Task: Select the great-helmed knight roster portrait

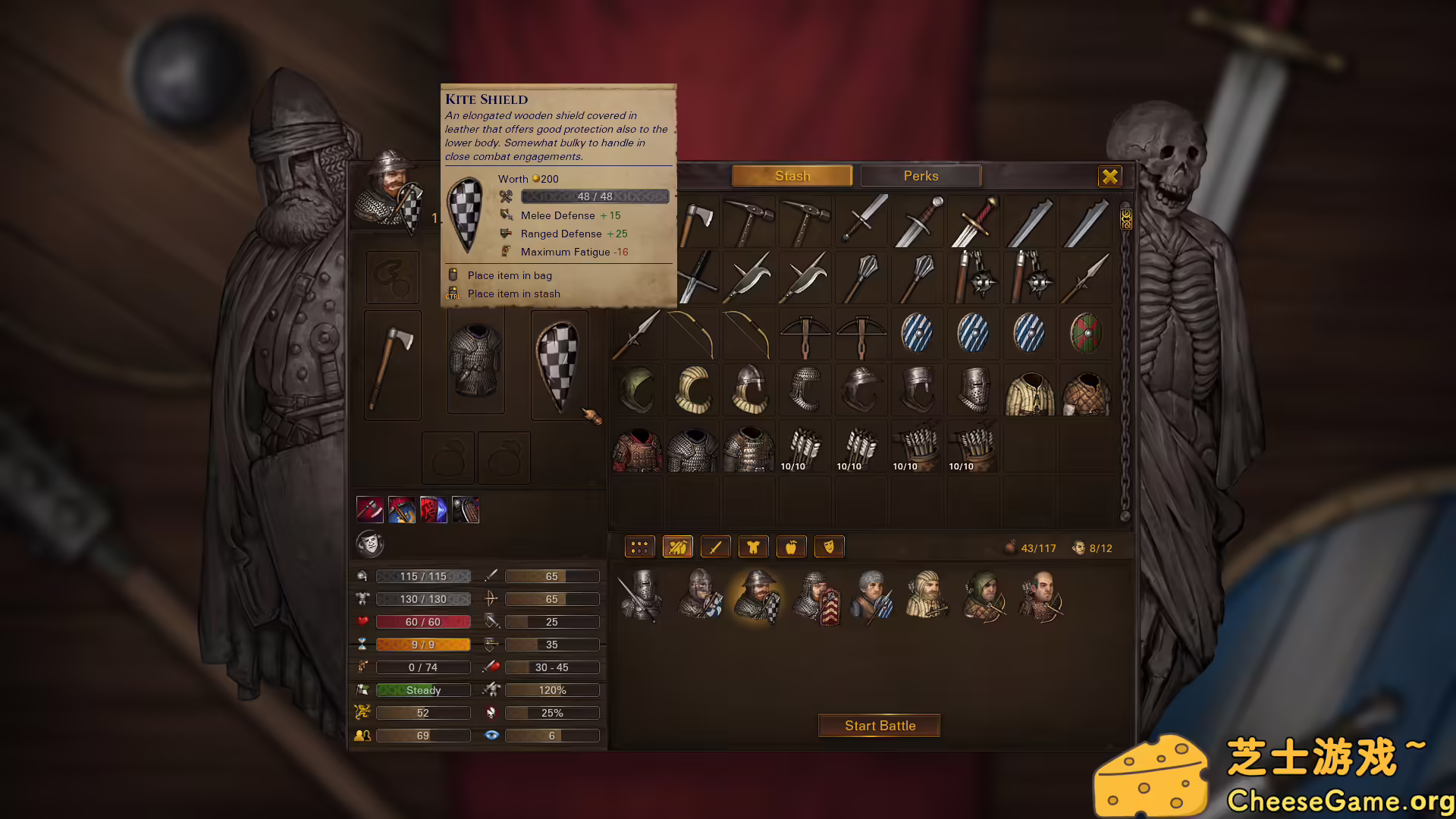Action: 641,597
